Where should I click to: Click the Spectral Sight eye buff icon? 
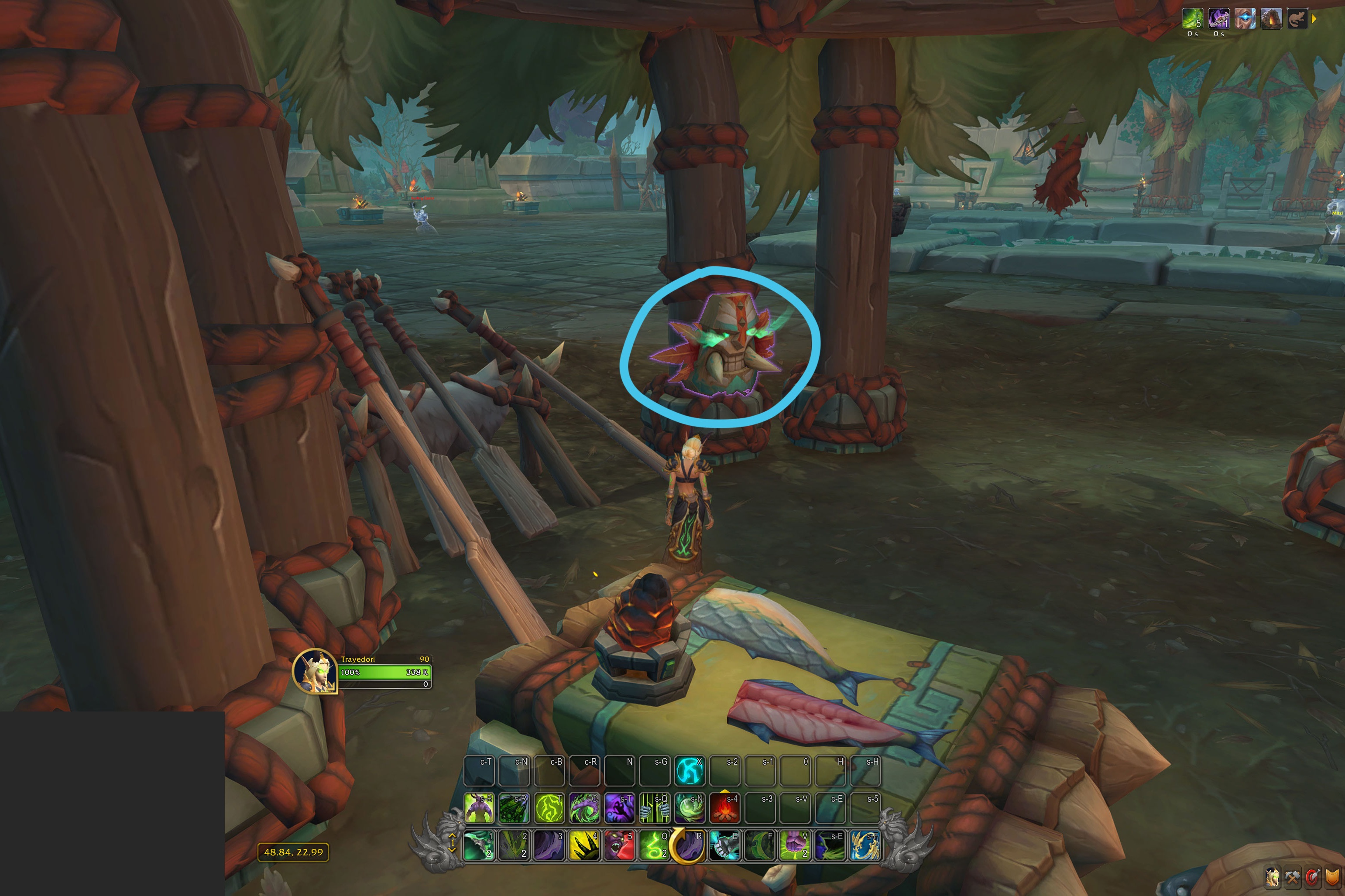pos(1244,19)
